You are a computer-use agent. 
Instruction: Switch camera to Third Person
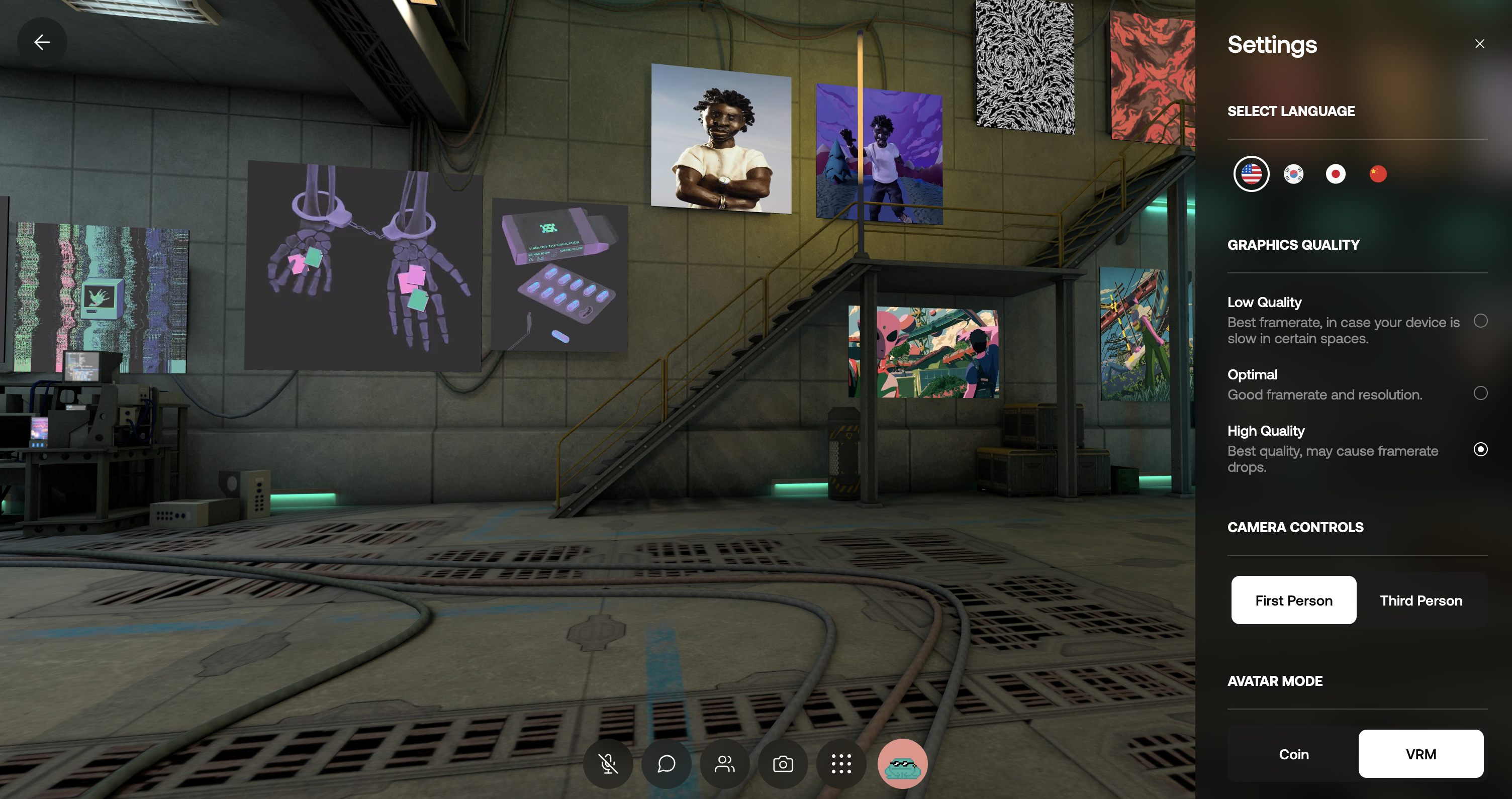pos(1421,600)
